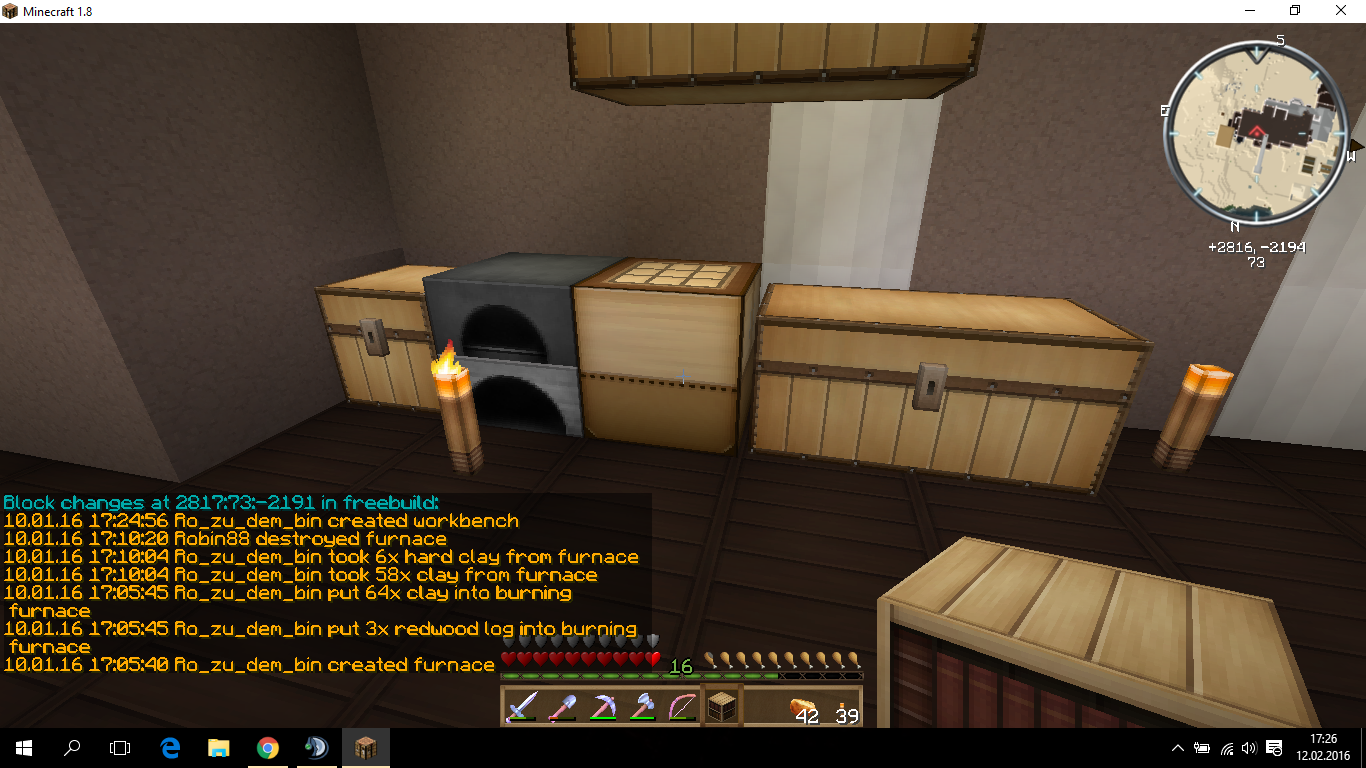Close the Minecraft 1.8 window

tap(1342, 11)
